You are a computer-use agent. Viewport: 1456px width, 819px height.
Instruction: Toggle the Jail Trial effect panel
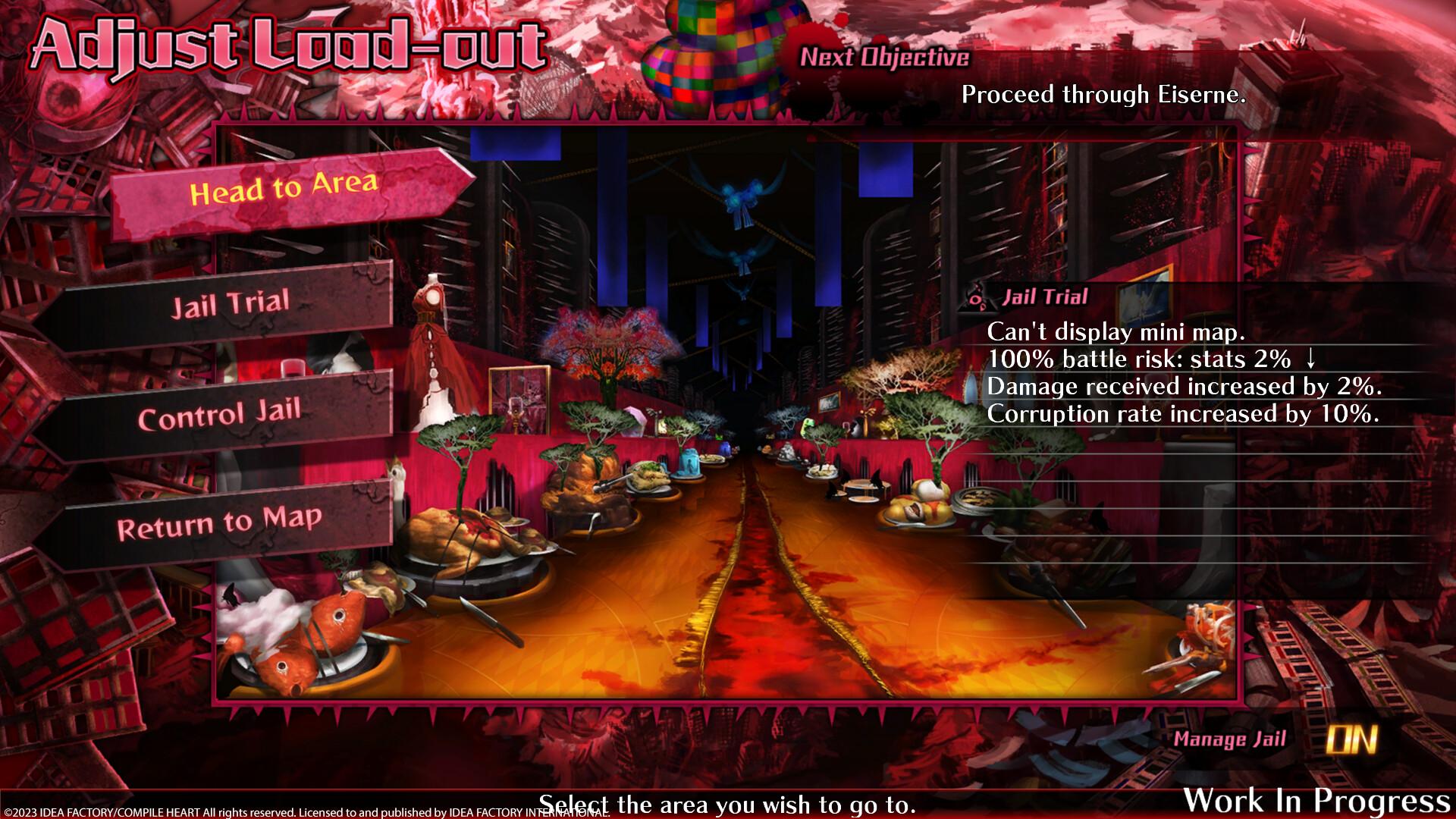(1045, 297)
